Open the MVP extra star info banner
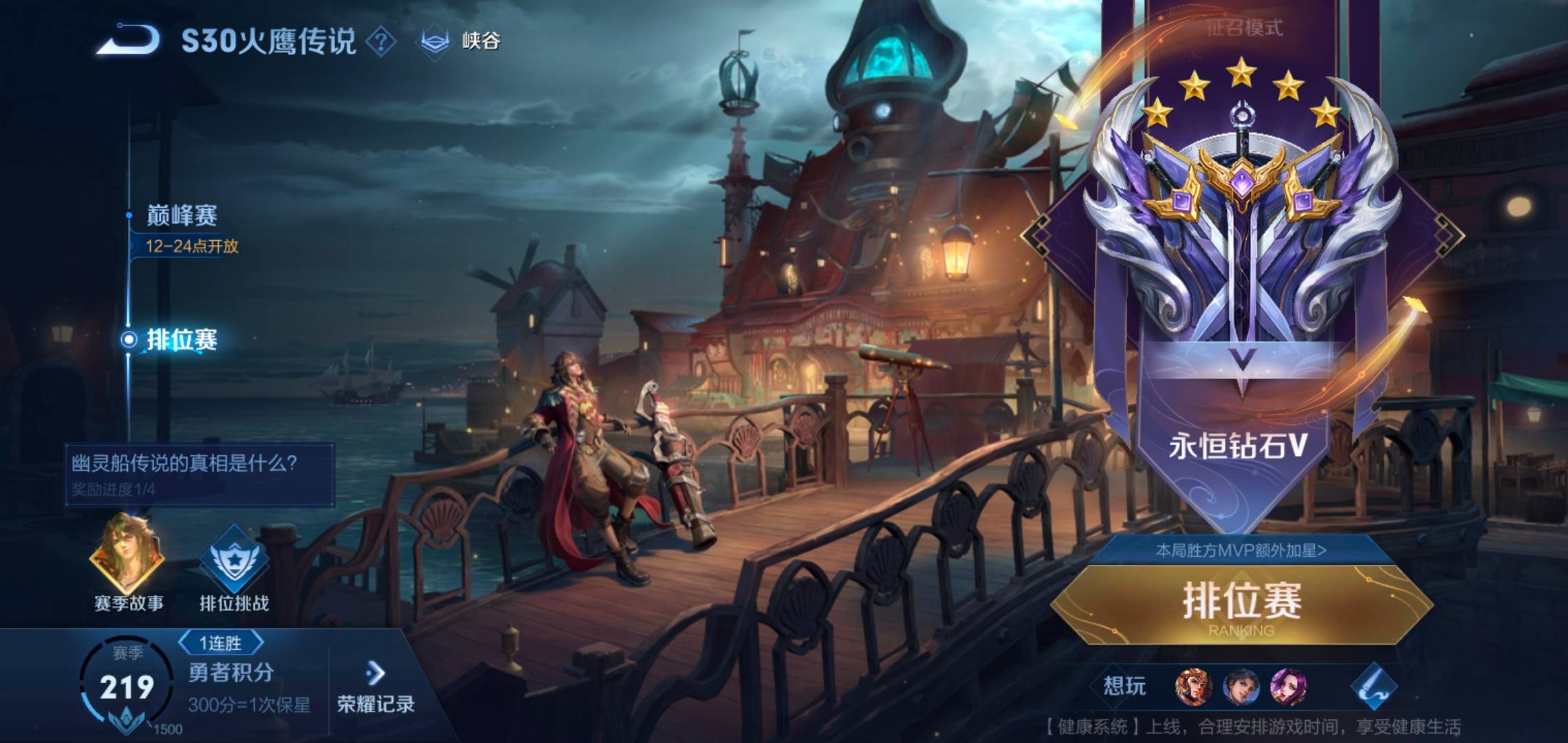 coord(1241,550)
